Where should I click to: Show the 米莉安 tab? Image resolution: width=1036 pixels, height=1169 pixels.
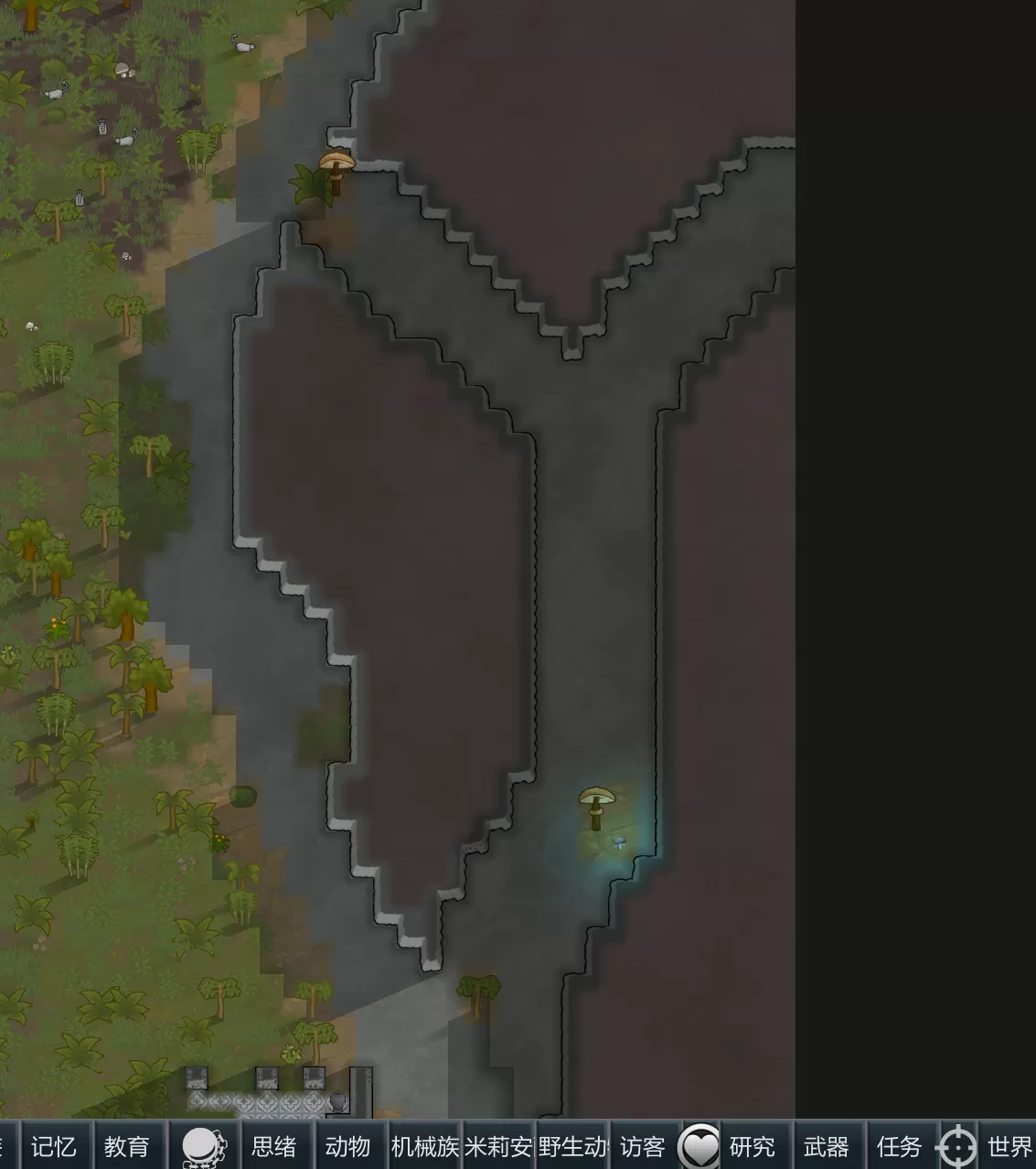click(x=498, y=1146)
